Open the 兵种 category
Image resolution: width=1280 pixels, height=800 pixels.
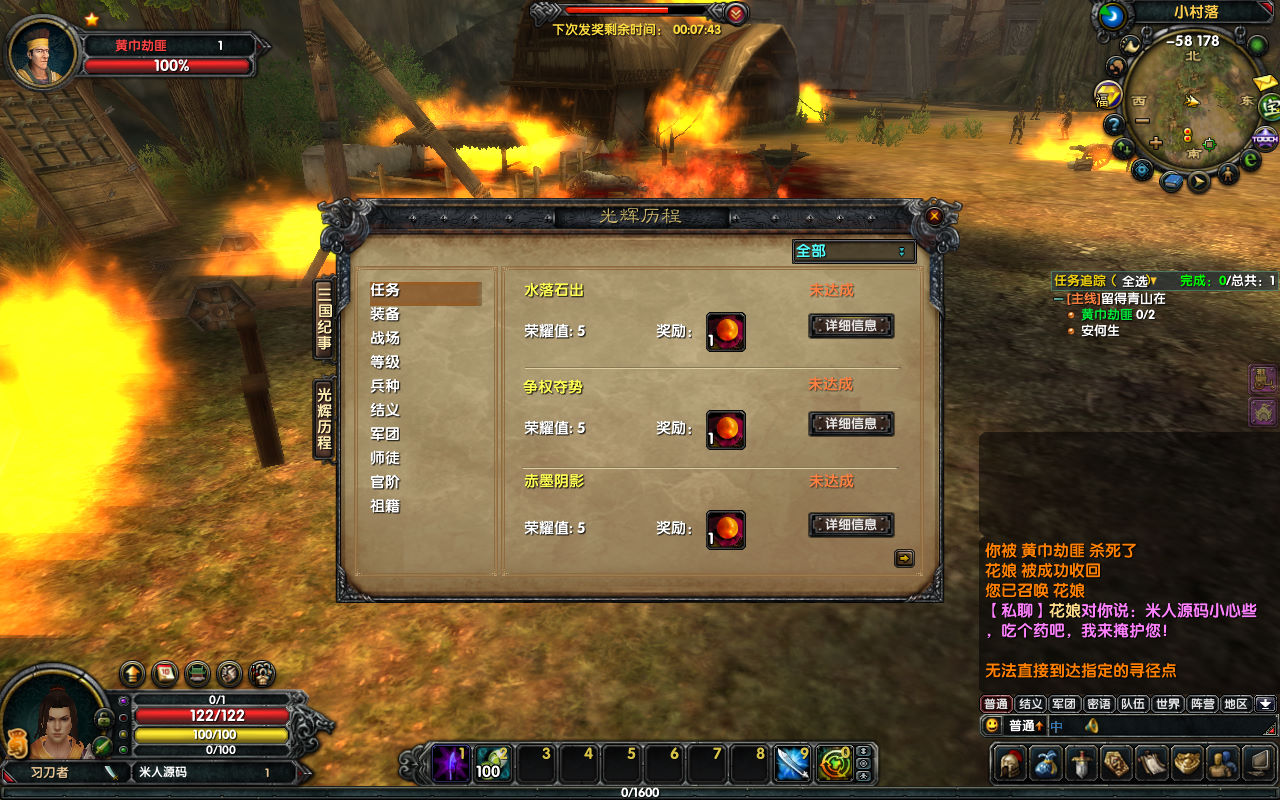[x=386, y=386]
